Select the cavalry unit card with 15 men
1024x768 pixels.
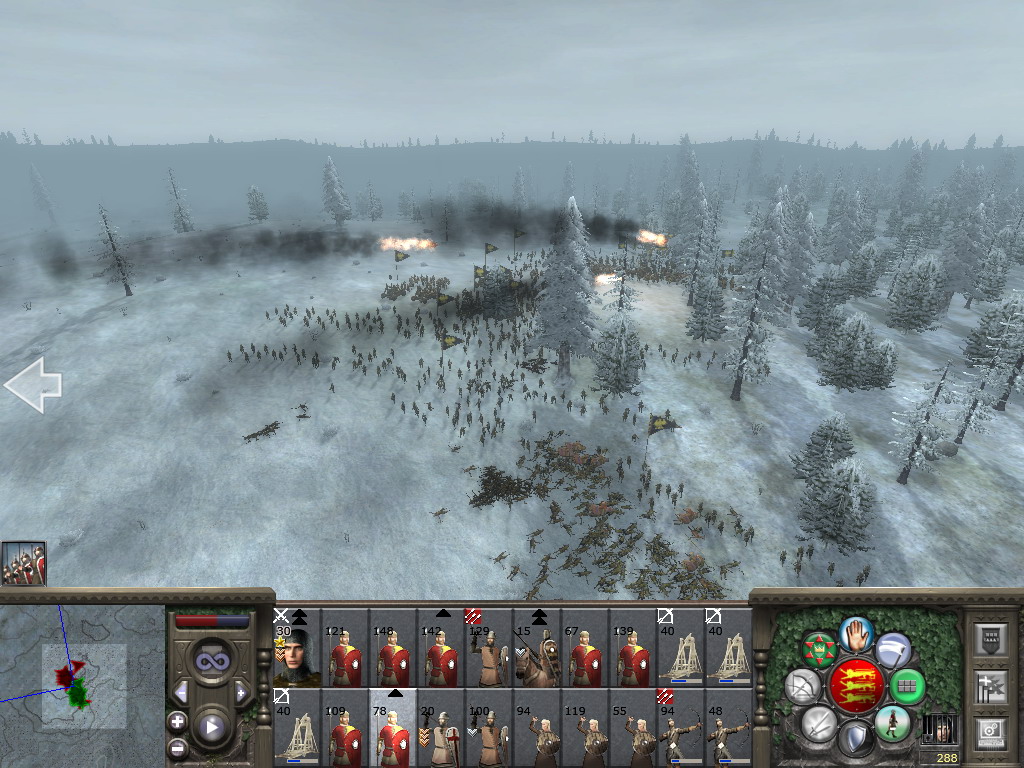click(x=537, y=648)
